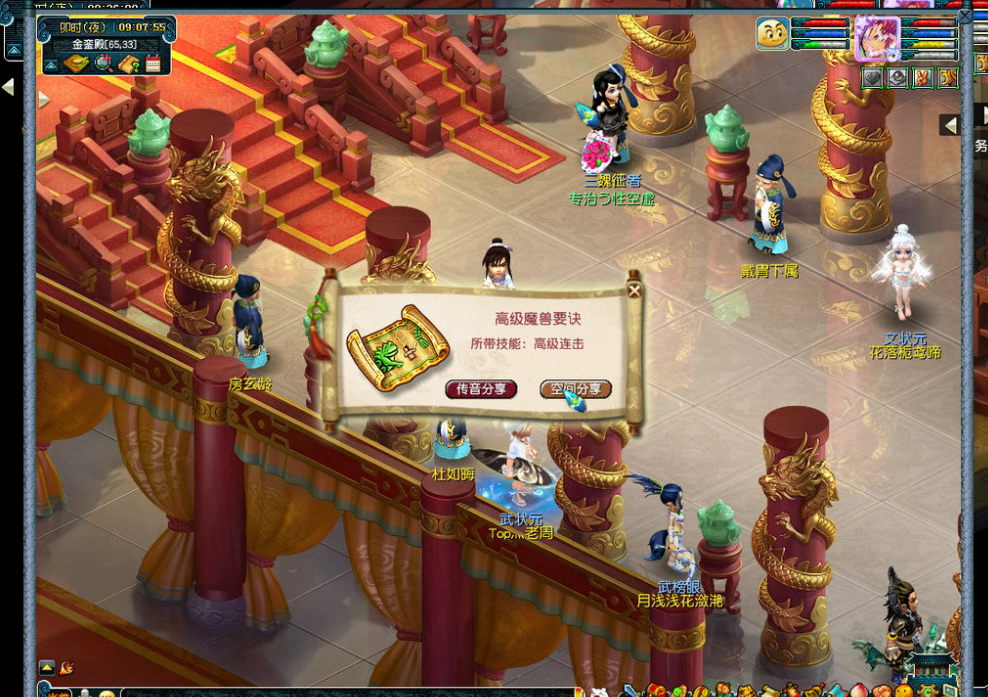988x697 pixels.
Task: Open the pink-haired character portrait
Action: tap(876, 36)
